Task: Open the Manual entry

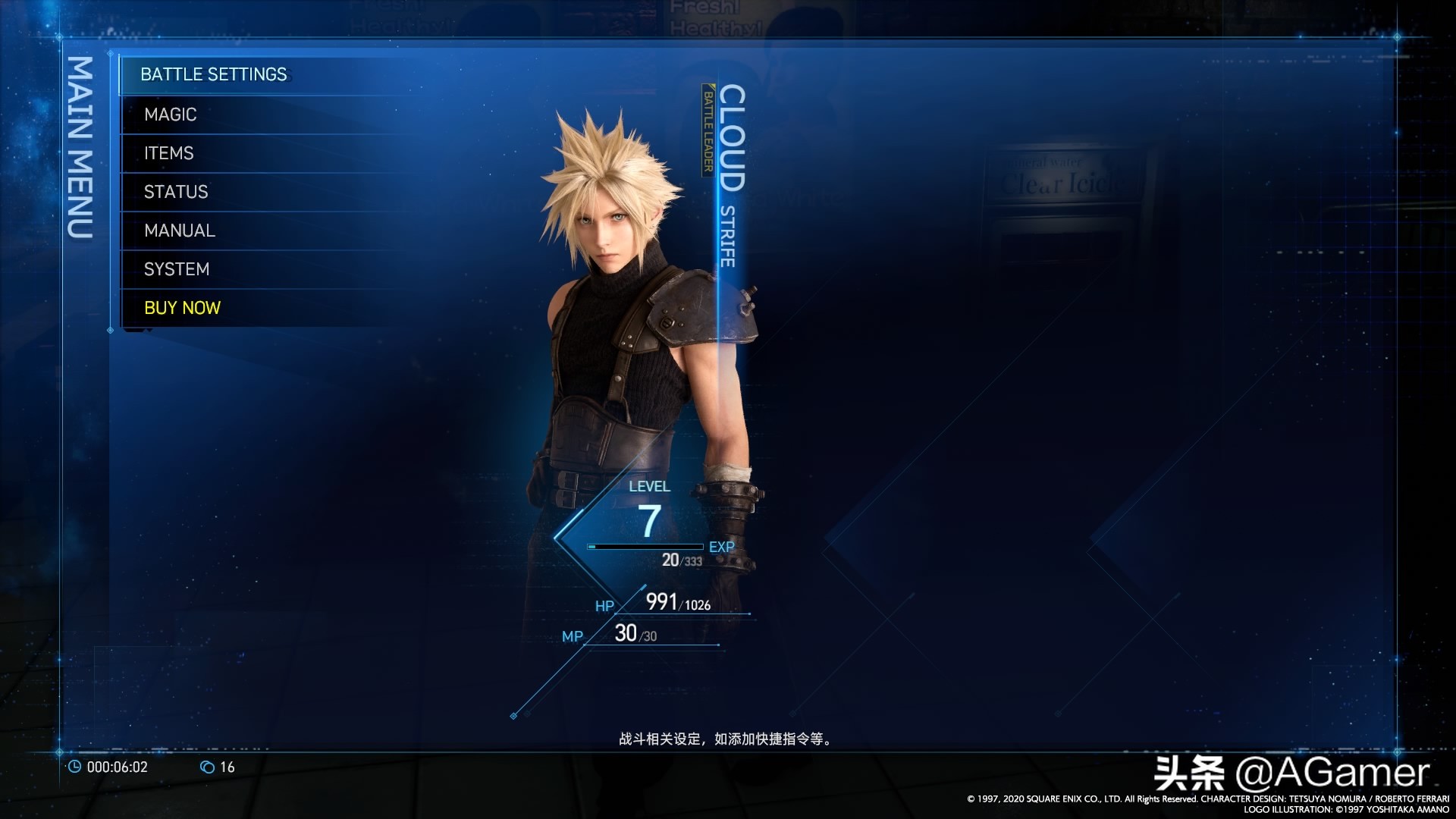Action: click(x=180, y=231)
